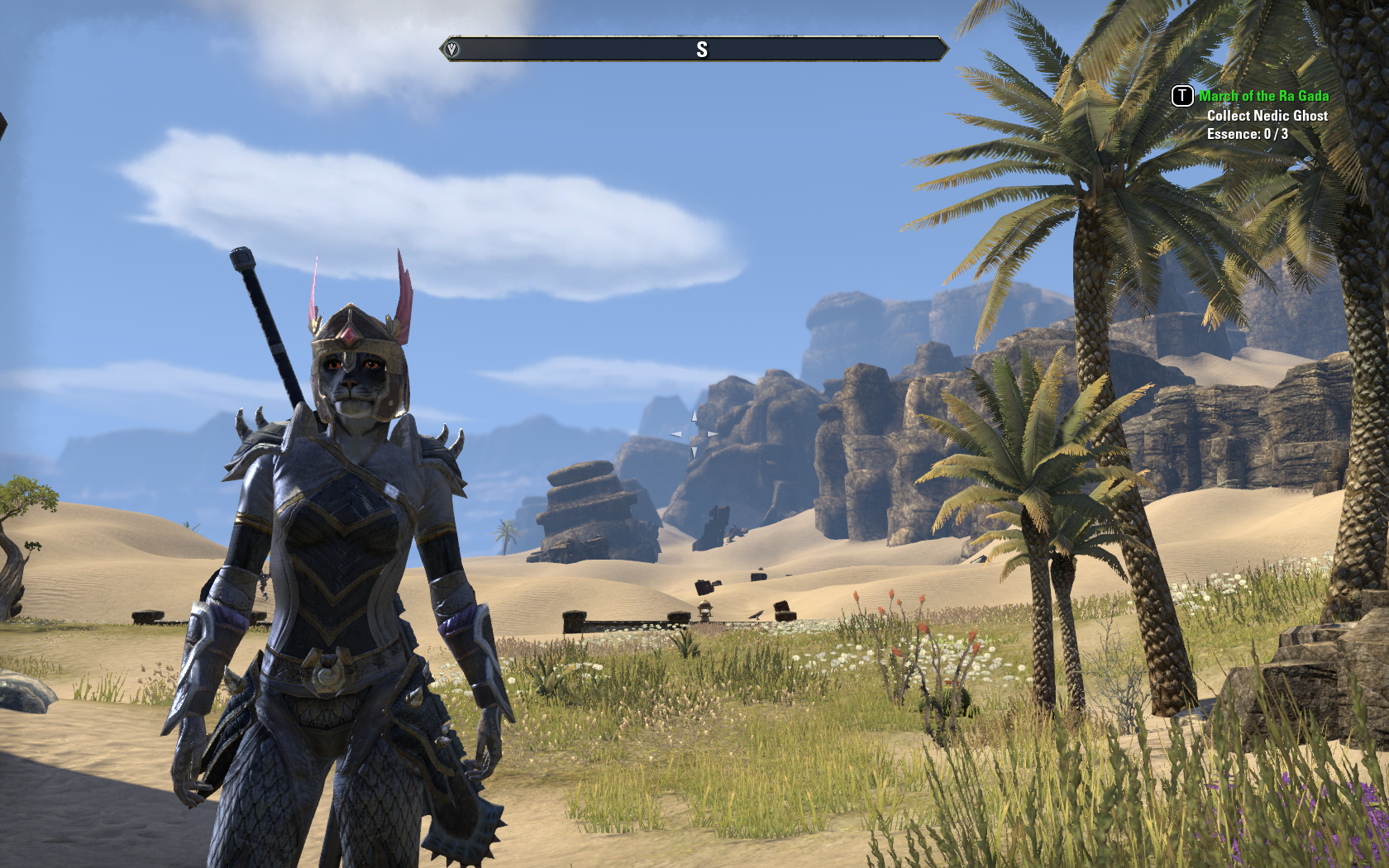Select the March of the Ra Gada quest tracker

[1263, 96]
